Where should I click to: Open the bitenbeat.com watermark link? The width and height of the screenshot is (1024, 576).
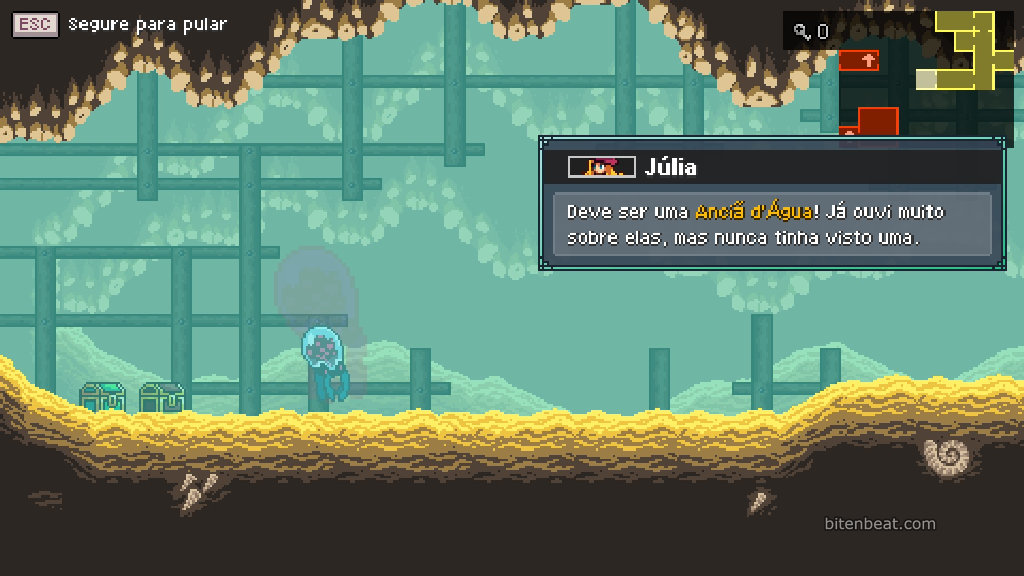[x=880, y=524]
